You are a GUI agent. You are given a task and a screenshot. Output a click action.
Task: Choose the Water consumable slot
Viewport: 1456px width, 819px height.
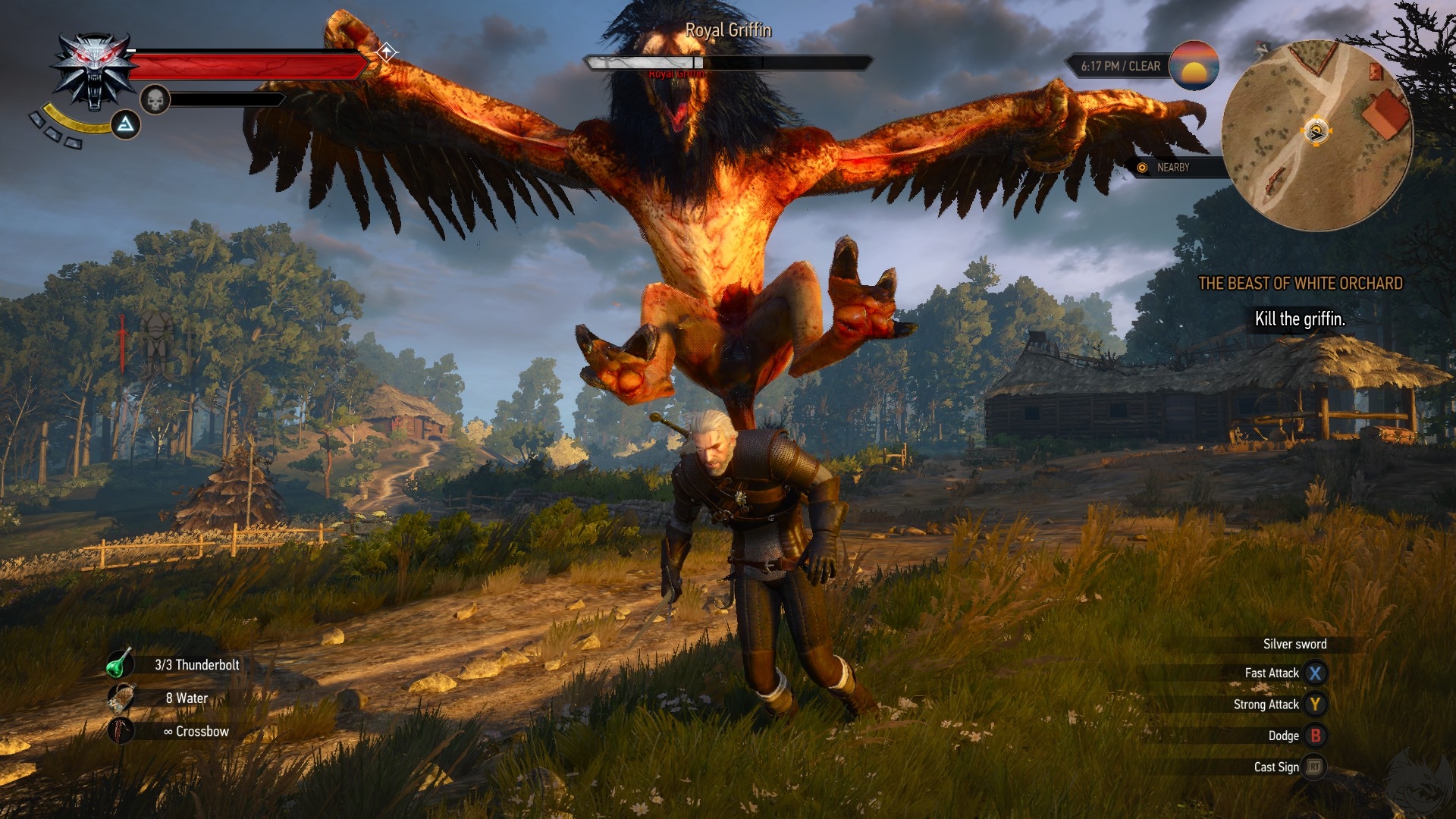click(x=121, y=698)
